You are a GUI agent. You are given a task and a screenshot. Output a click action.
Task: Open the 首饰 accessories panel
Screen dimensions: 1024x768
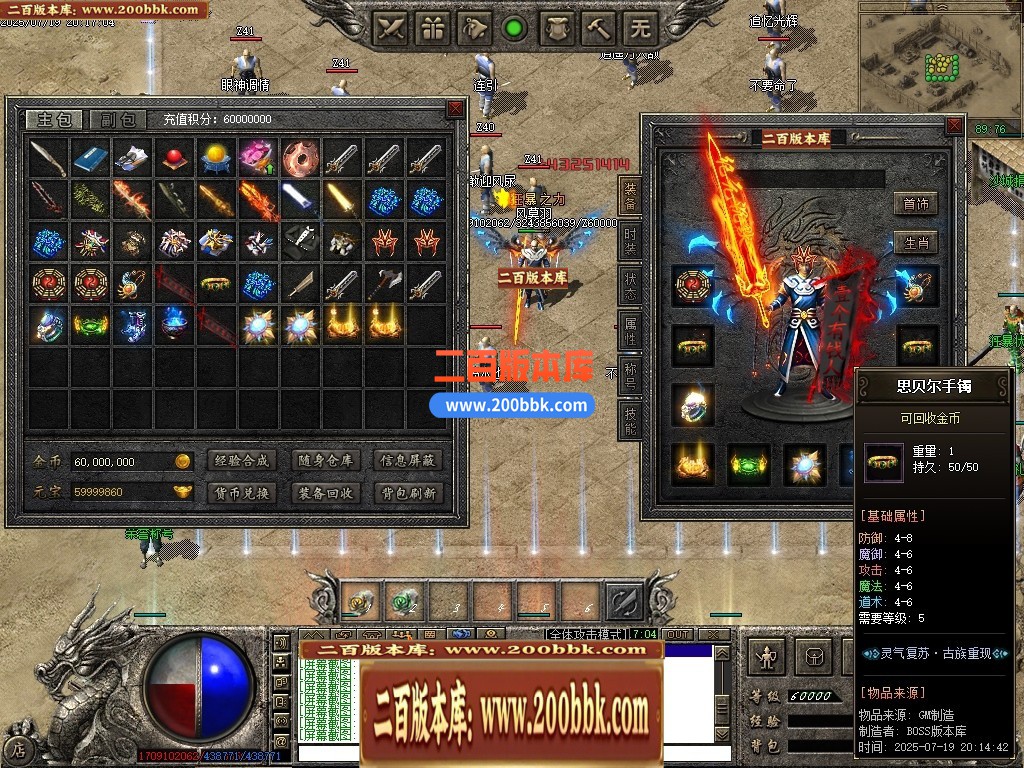pyautogui.click(x=916, y=204)
